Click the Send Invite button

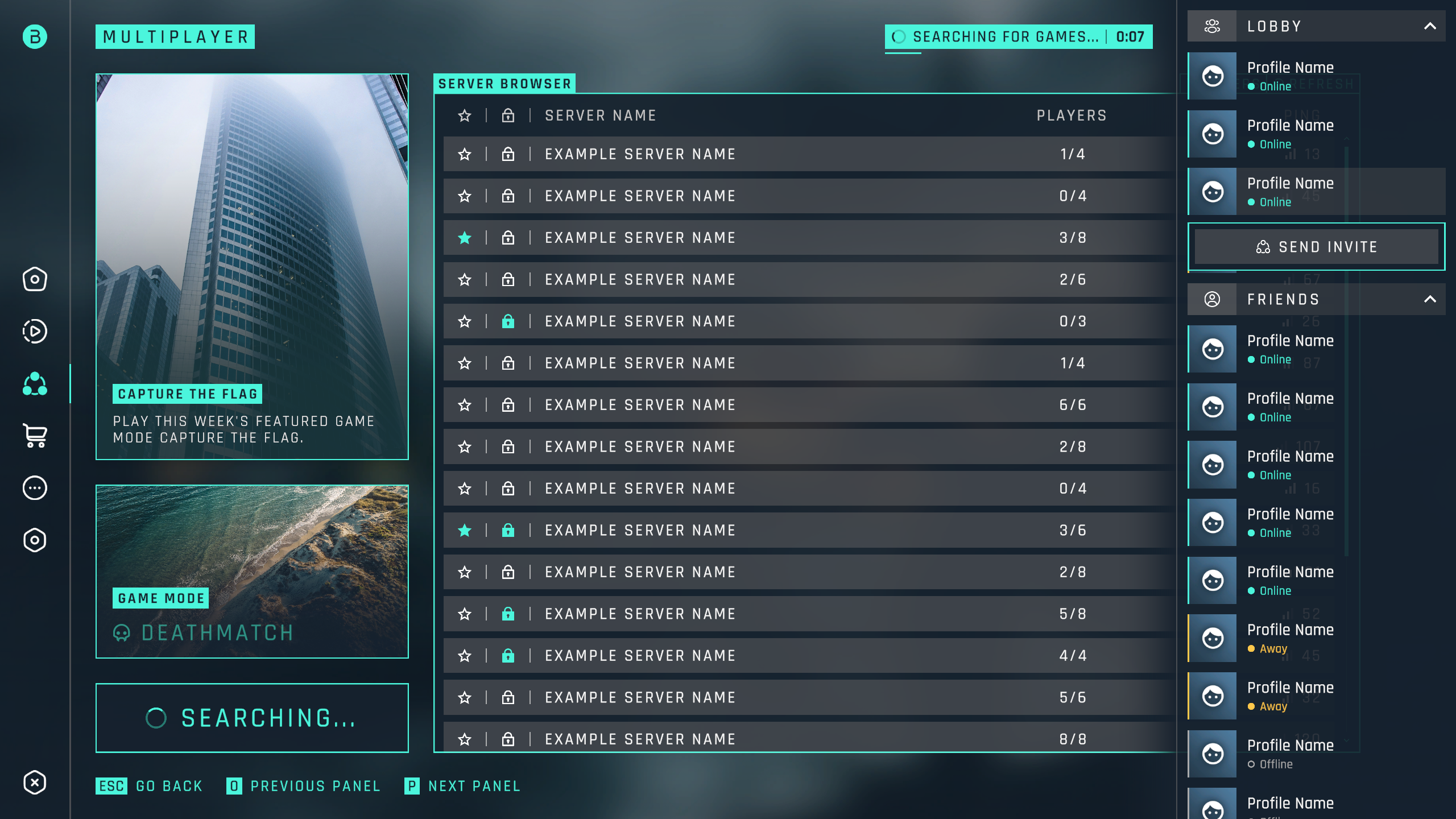pos(1316,247)
